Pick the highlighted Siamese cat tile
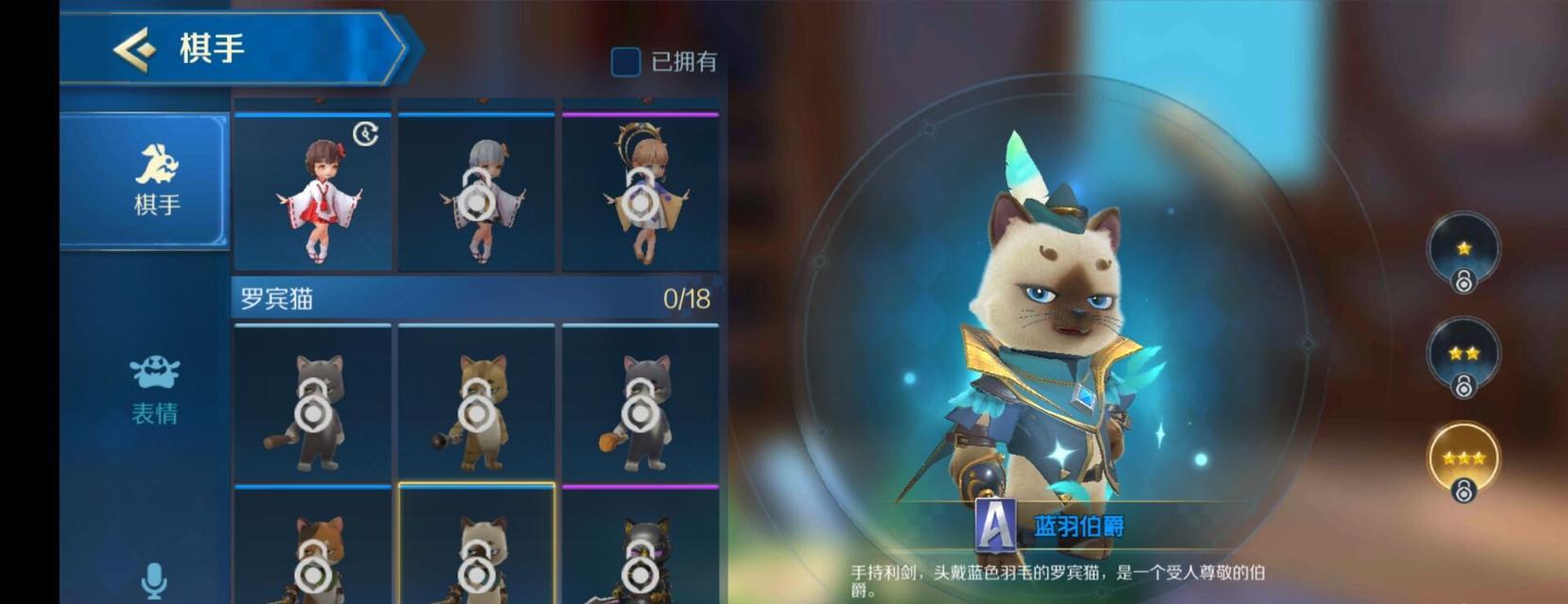Image resolution: width=1568 pixels, height=604 pixels. [476, 547]
